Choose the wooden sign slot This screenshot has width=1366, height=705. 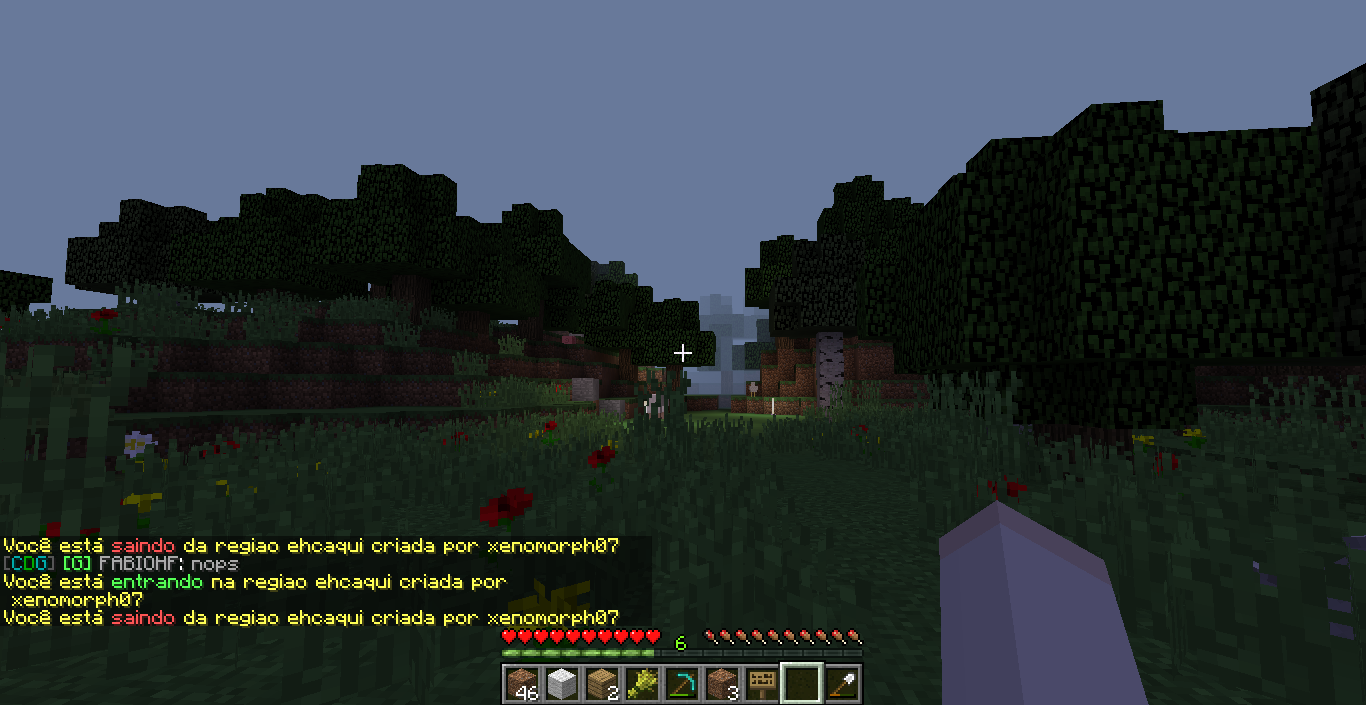pos(762,684)
